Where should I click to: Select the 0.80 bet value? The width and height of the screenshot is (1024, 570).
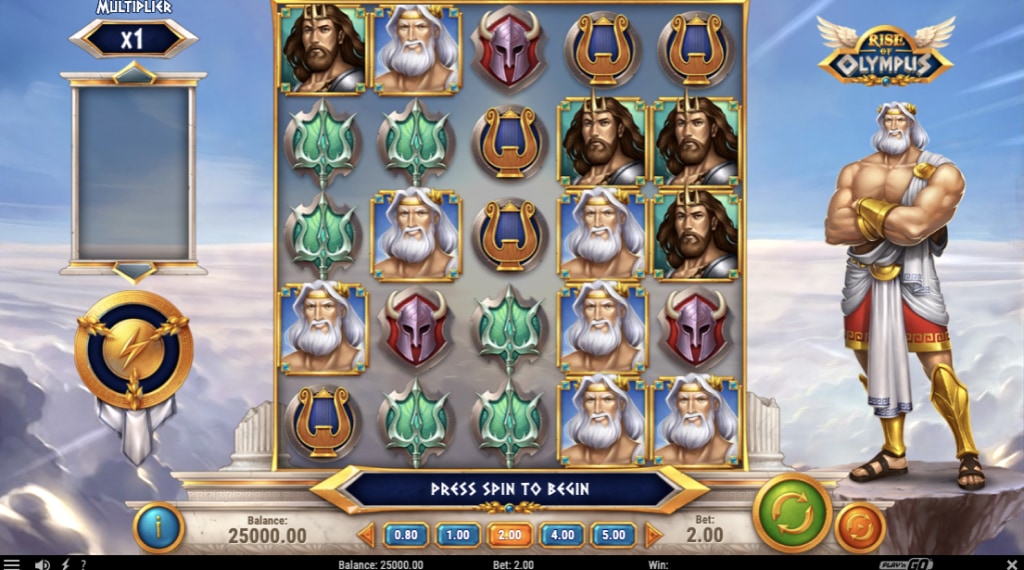406,535
